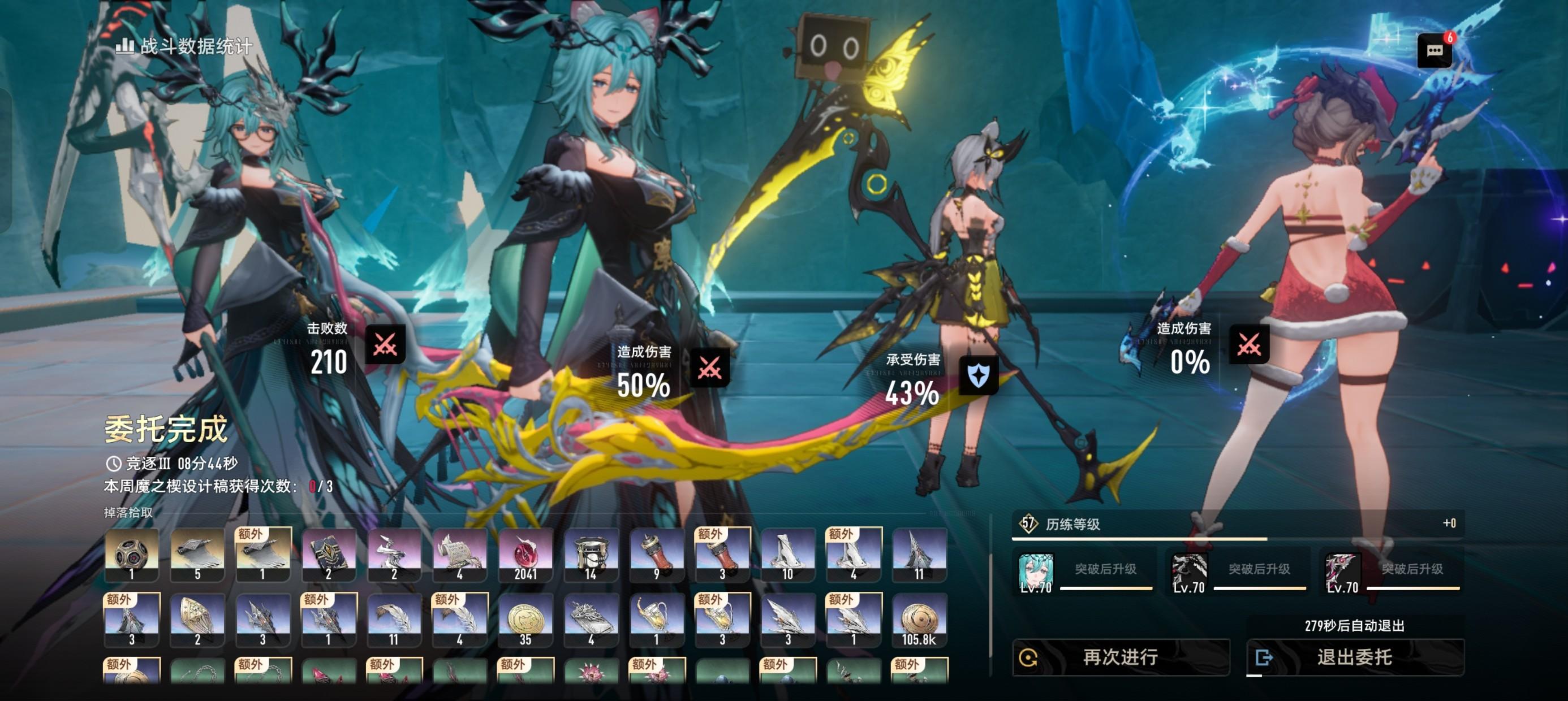Select the pink-white weapon Lv.70 thumbnail
This screenshot has height=701, width=1568.
click(1342, 572)
